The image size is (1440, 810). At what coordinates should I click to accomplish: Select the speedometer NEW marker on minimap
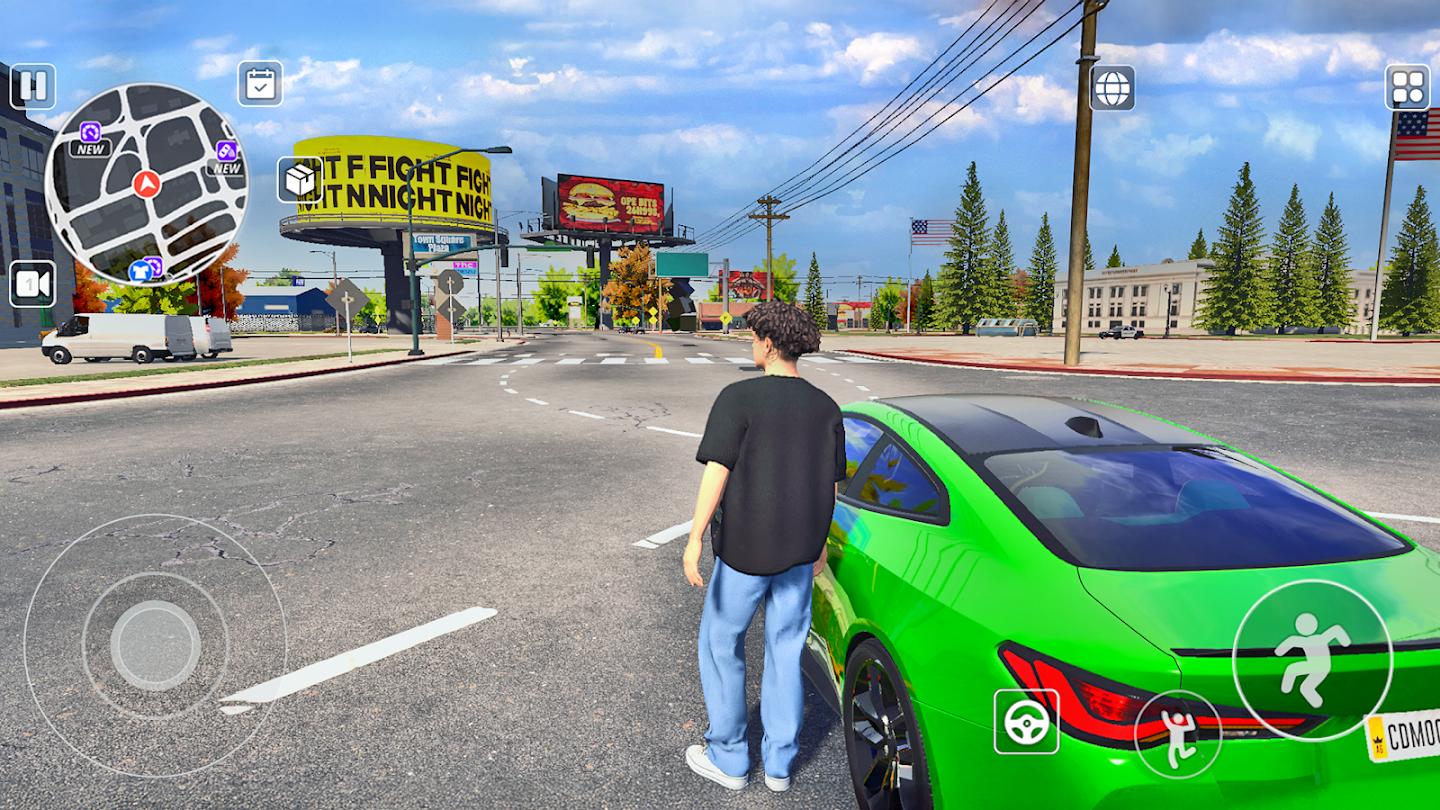pyautogui.click(x=88, y=130)
